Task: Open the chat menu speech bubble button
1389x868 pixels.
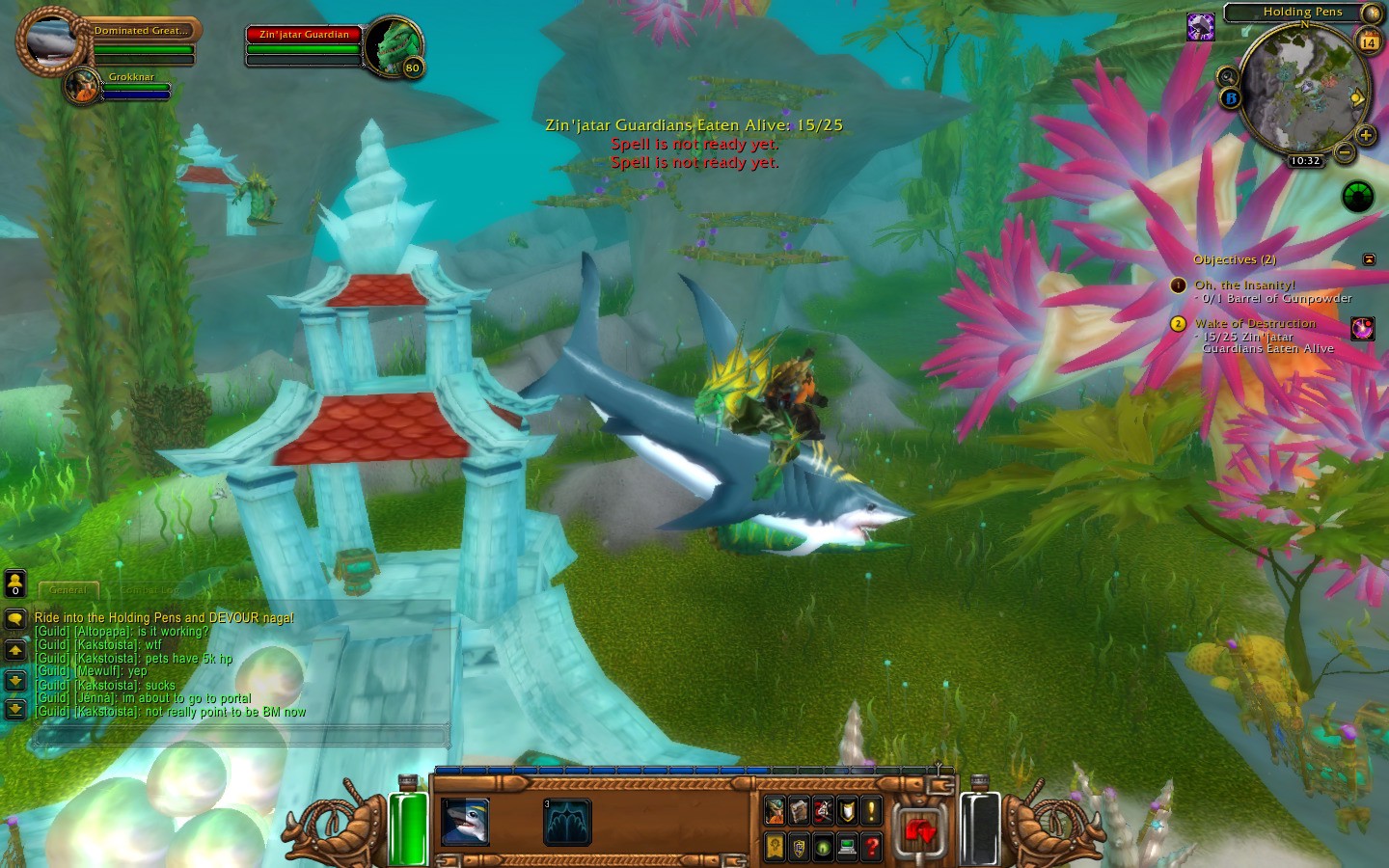Action: (15, 618)
